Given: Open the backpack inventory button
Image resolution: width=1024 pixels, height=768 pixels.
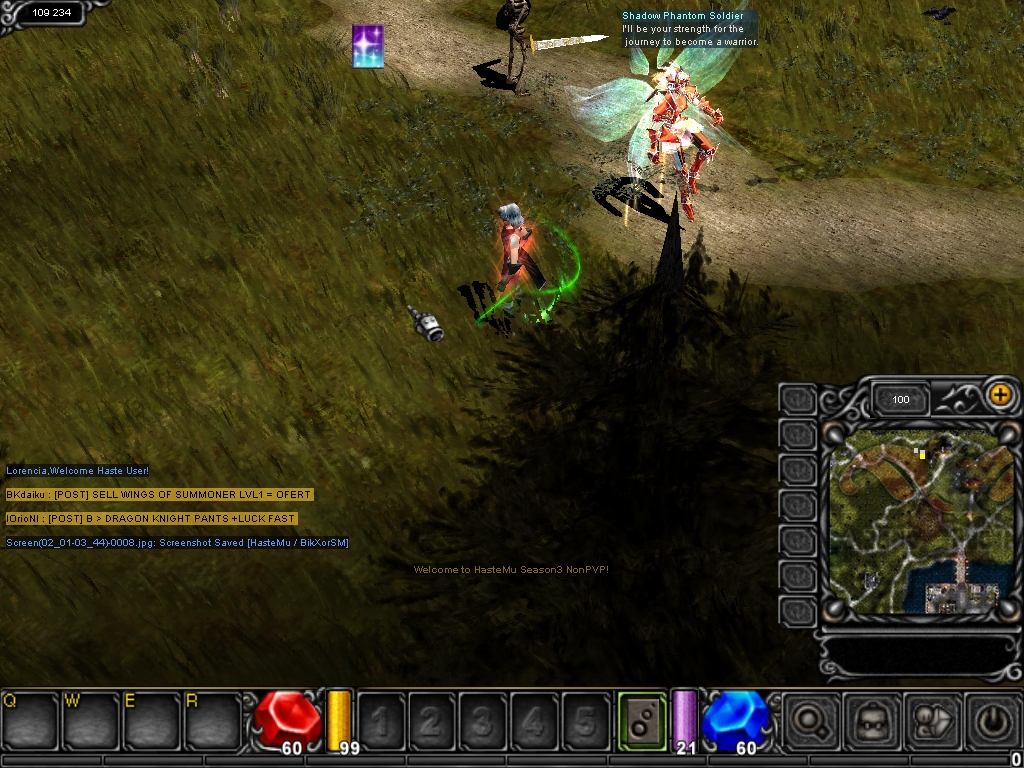Looking at the screenshot, I should [871, 720].
